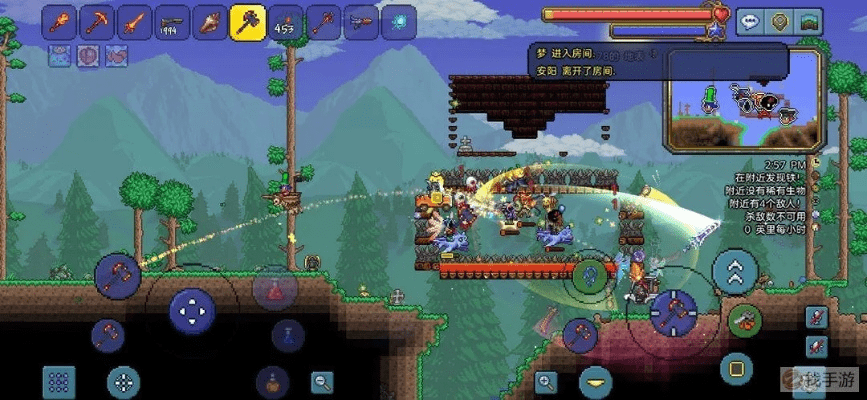Select the item stack showing 453
The width and height of the screenshot is (867, 400).
click(284, 22)
